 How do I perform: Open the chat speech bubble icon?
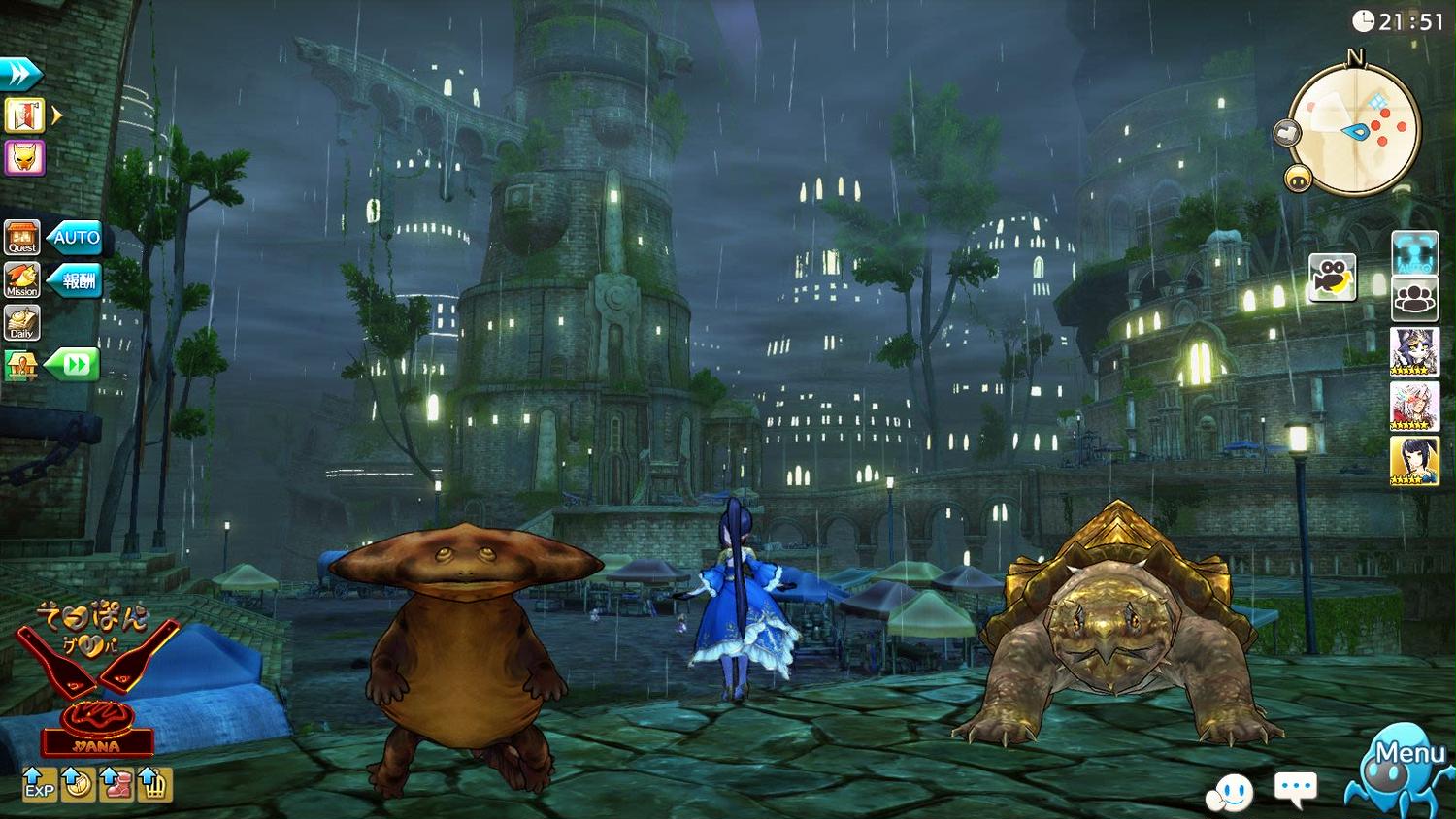click(x=1296, y=789)
